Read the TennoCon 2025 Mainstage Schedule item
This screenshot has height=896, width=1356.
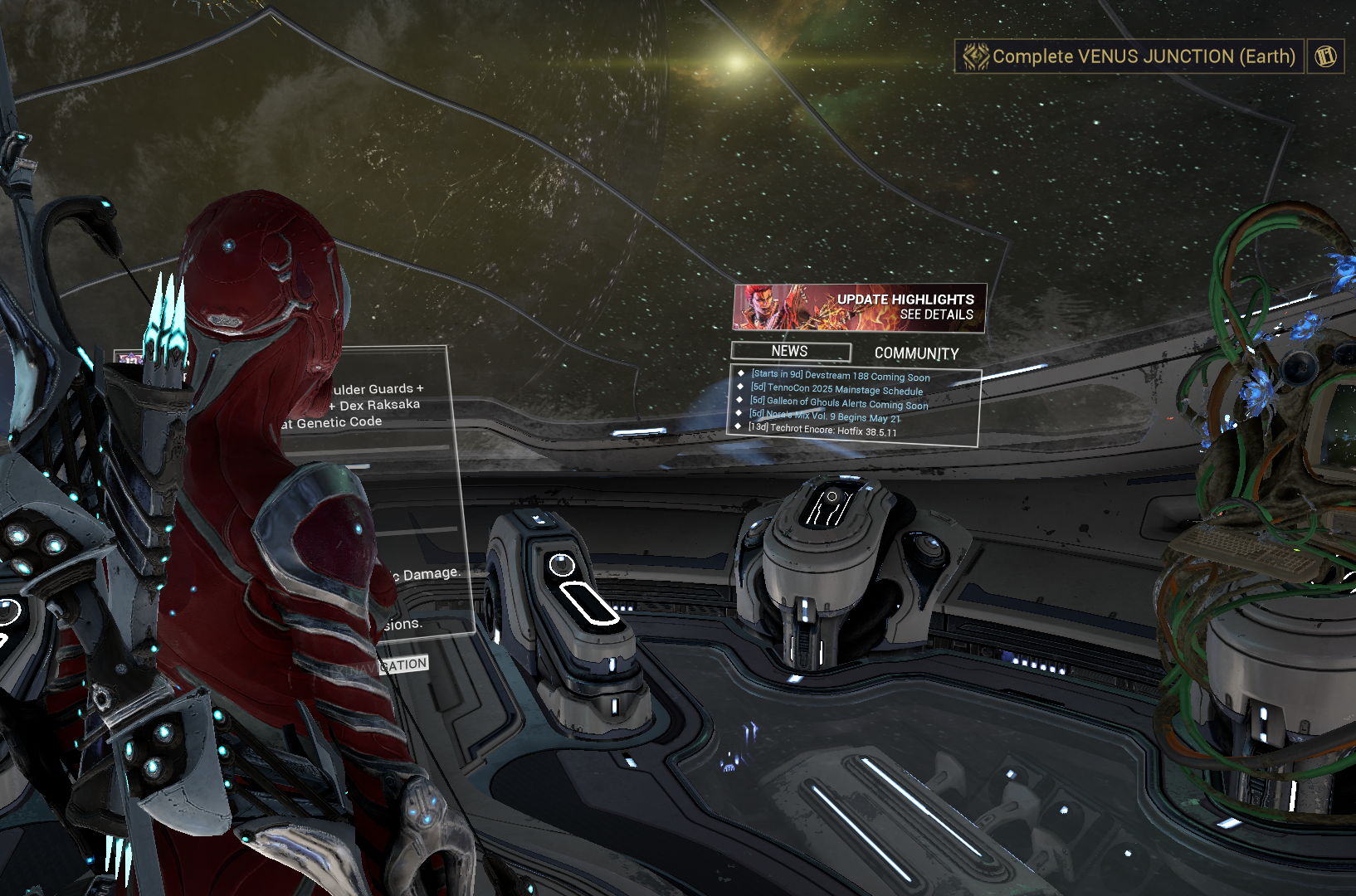click(x=837, y=389)
